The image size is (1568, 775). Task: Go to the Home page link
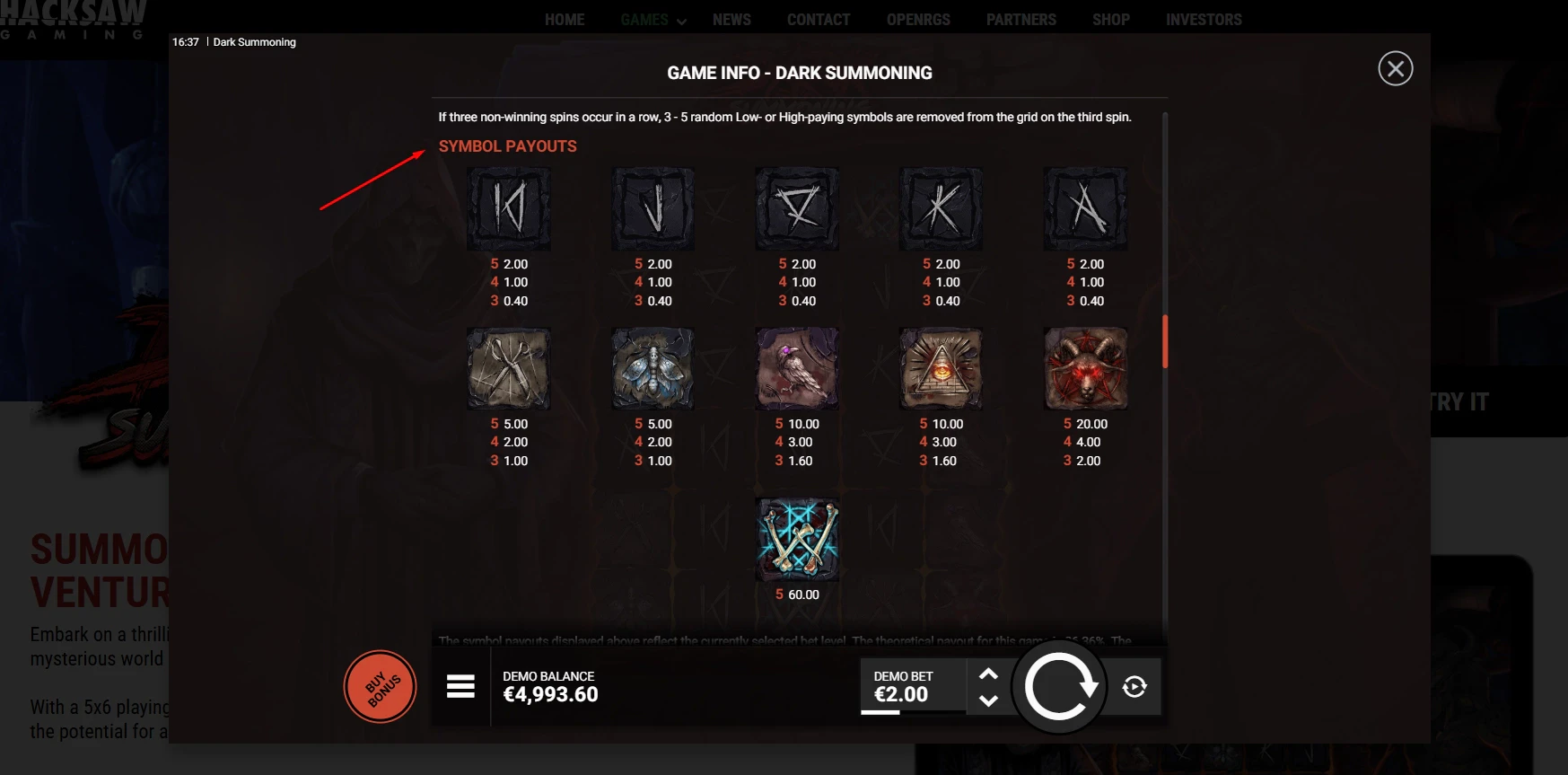(565, 20)
